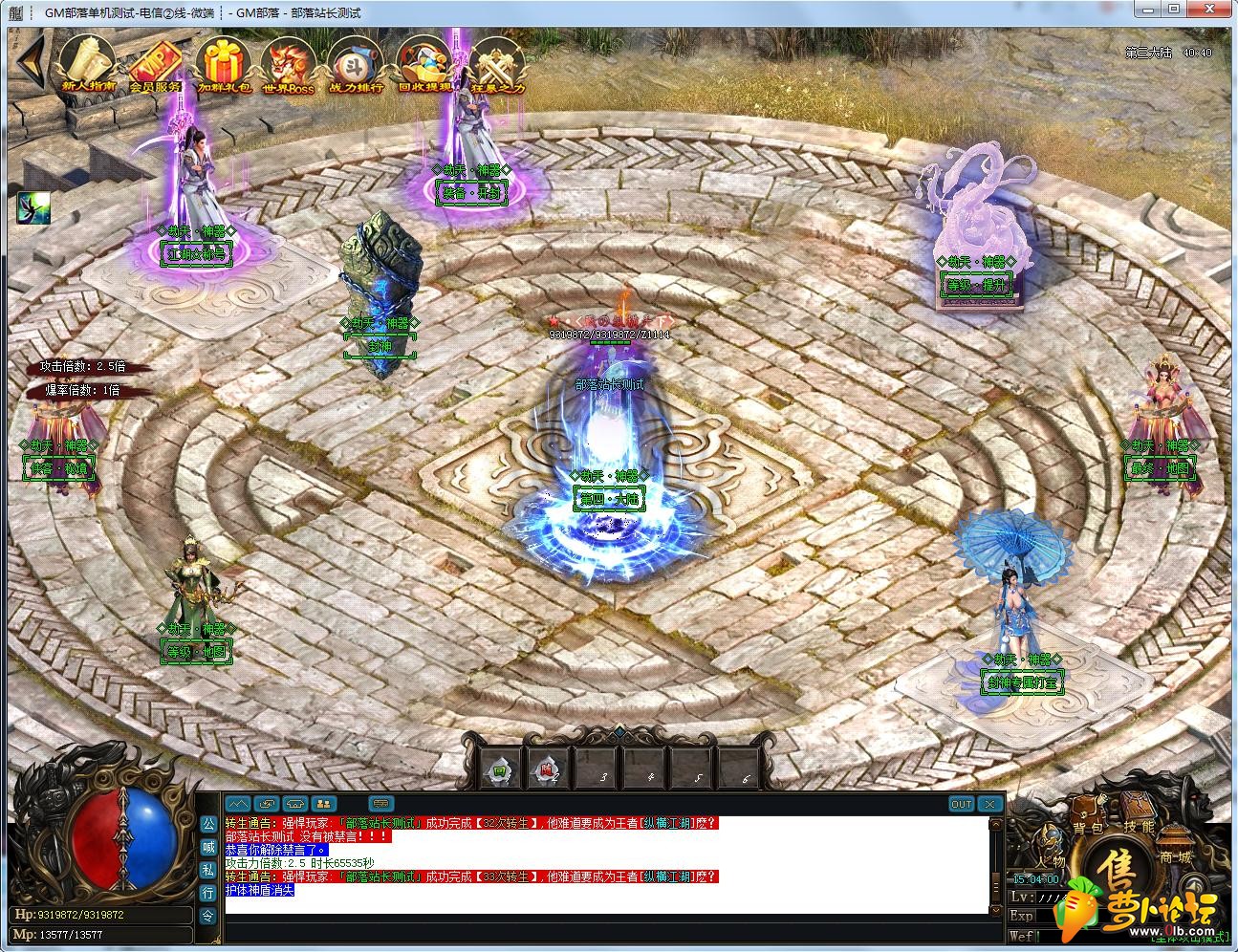Switch chat to the 公 public channel
Viewport: 1238px width, 952px height.
207,823
